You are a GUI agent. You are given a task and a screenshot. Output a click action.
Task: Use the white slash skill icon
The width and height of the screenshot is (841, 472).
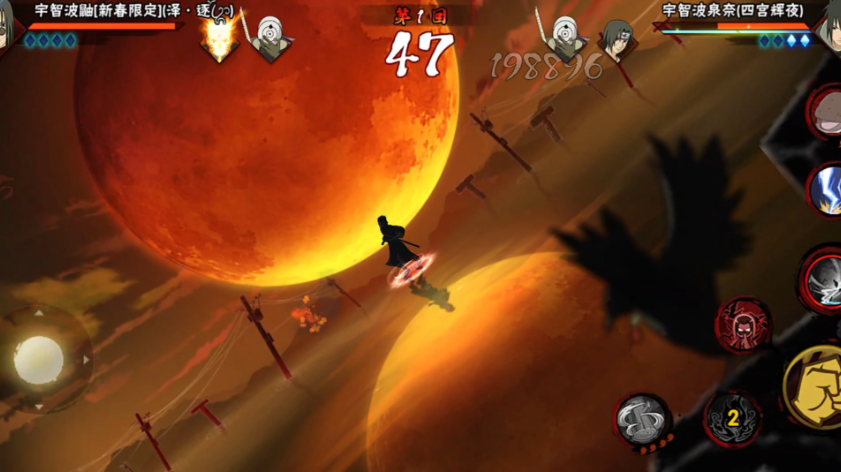[x=824, y=279]
